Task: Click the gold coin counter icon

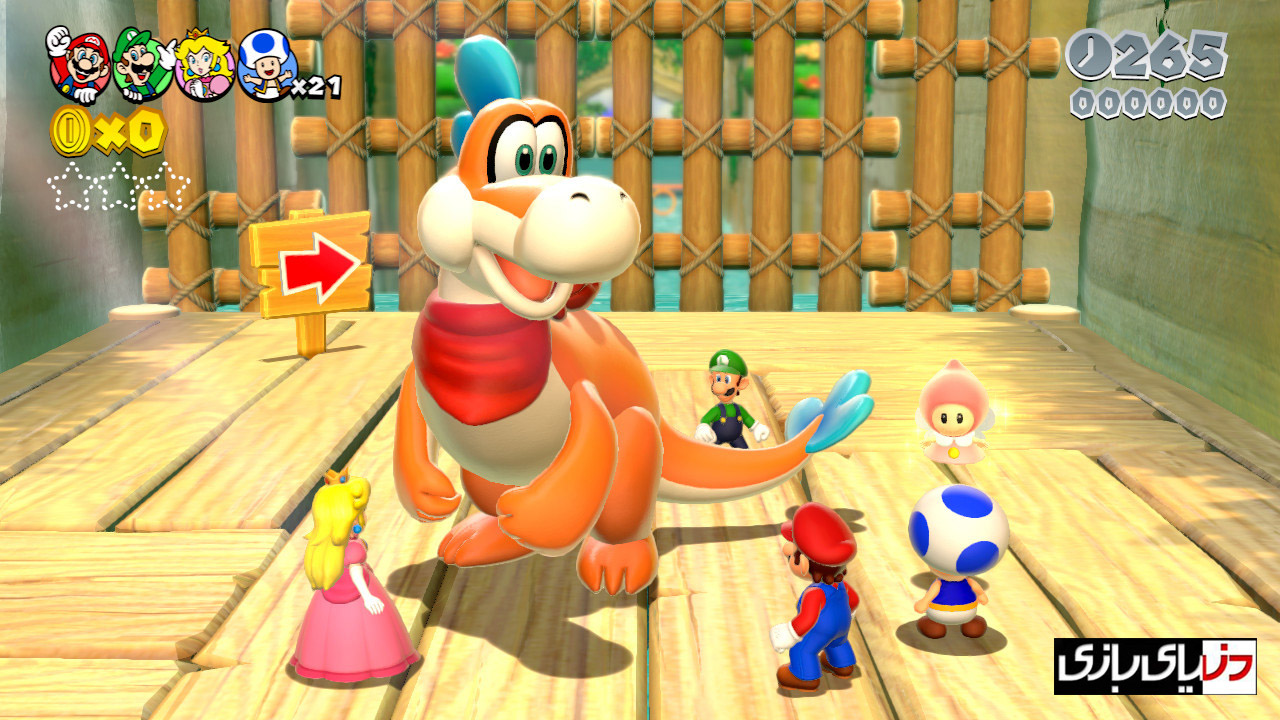Action: coord(71,132)
